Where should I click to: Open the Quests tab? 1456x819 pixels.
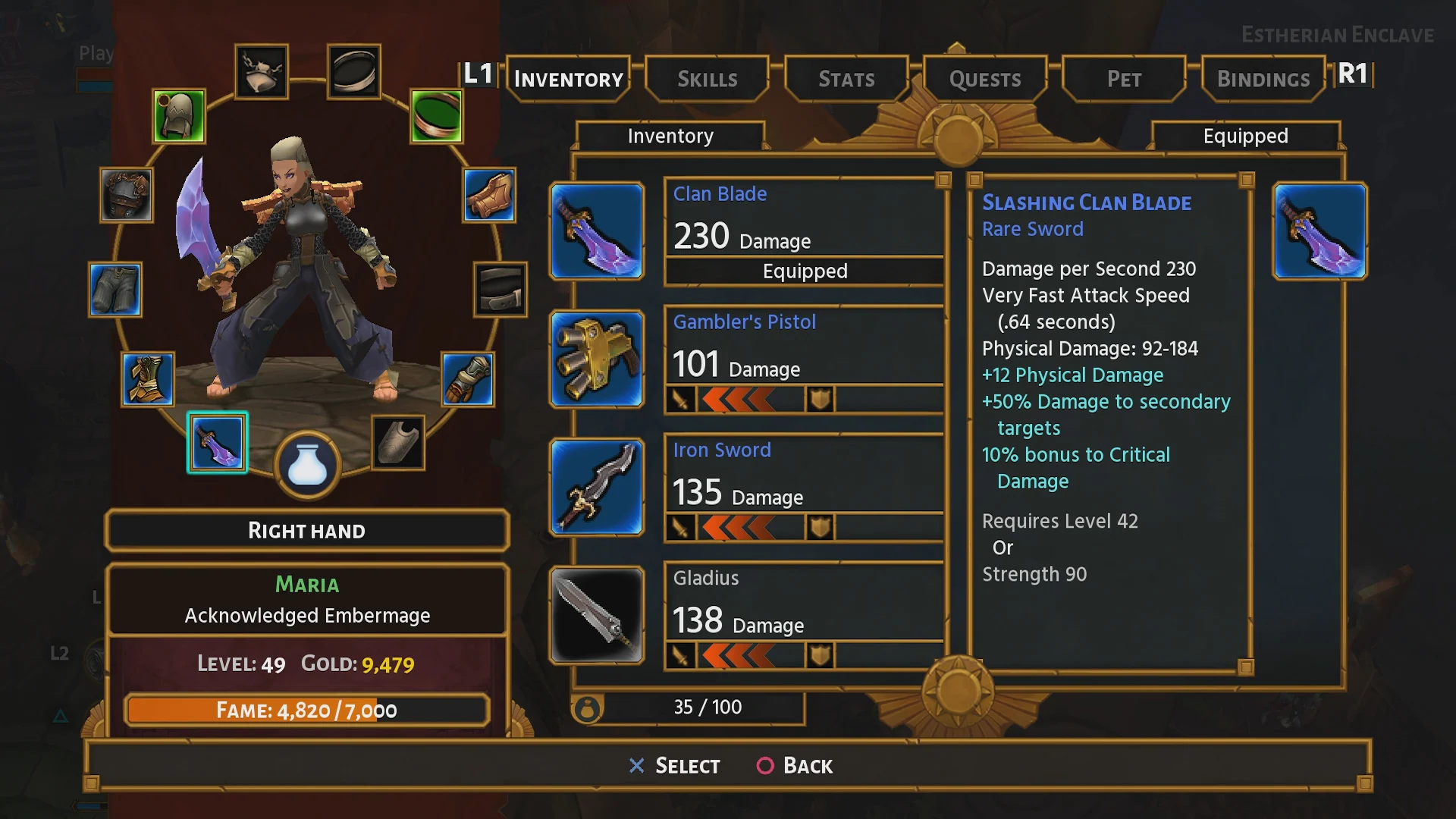click(x=984, y=79)
